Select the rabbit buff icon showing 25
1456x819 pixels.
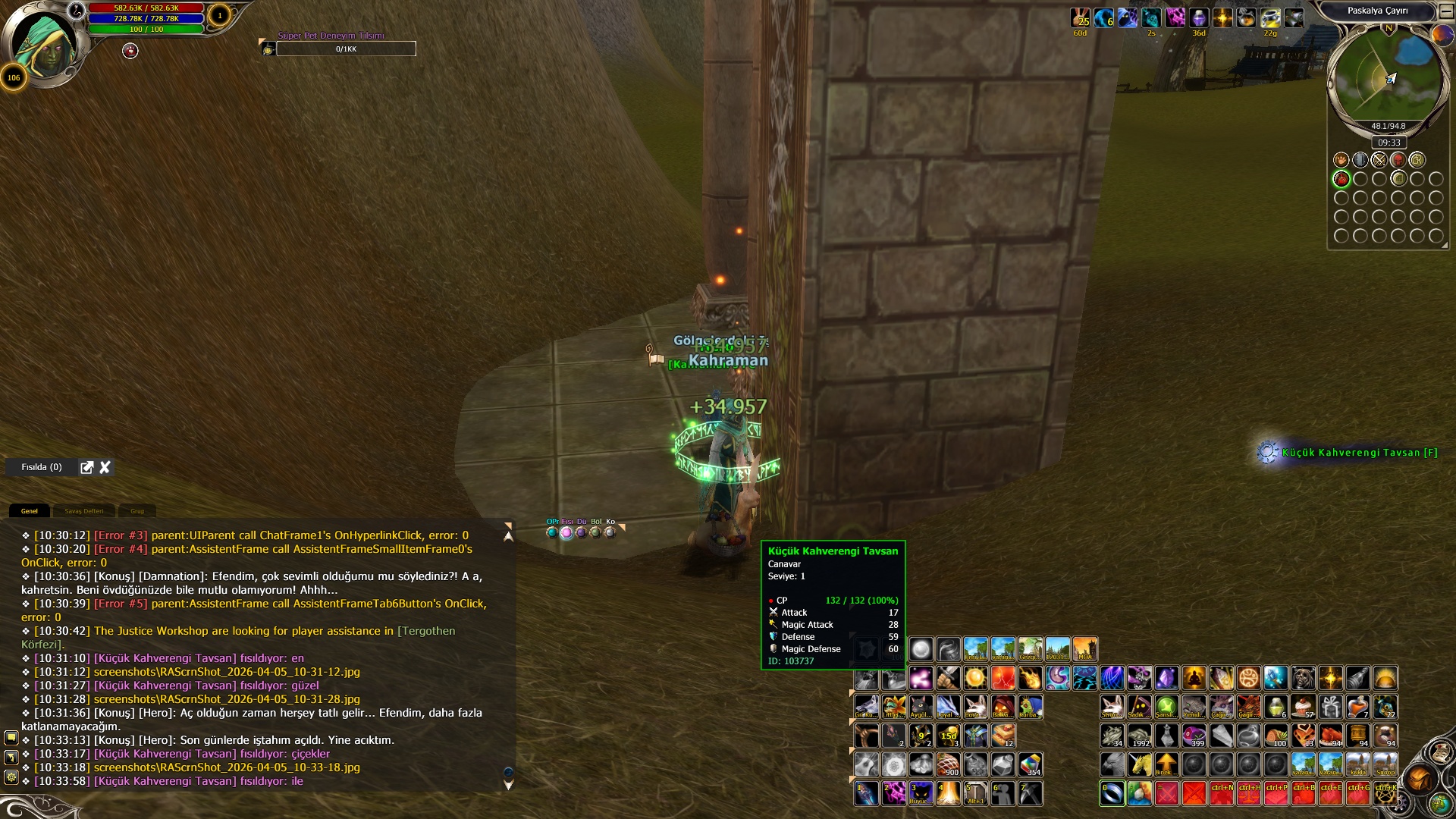1080,18
